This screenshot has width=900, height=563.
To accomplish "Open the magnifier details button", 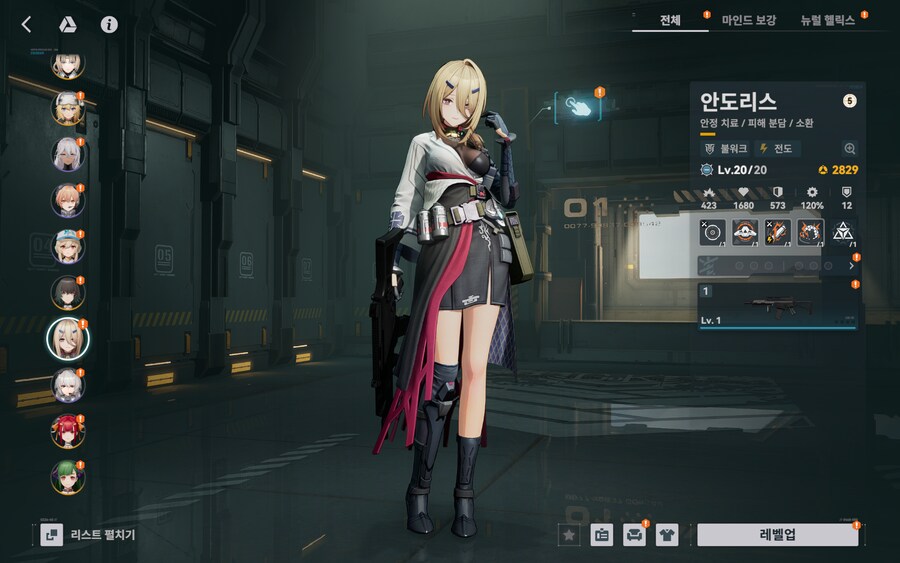I will (849, 148).
